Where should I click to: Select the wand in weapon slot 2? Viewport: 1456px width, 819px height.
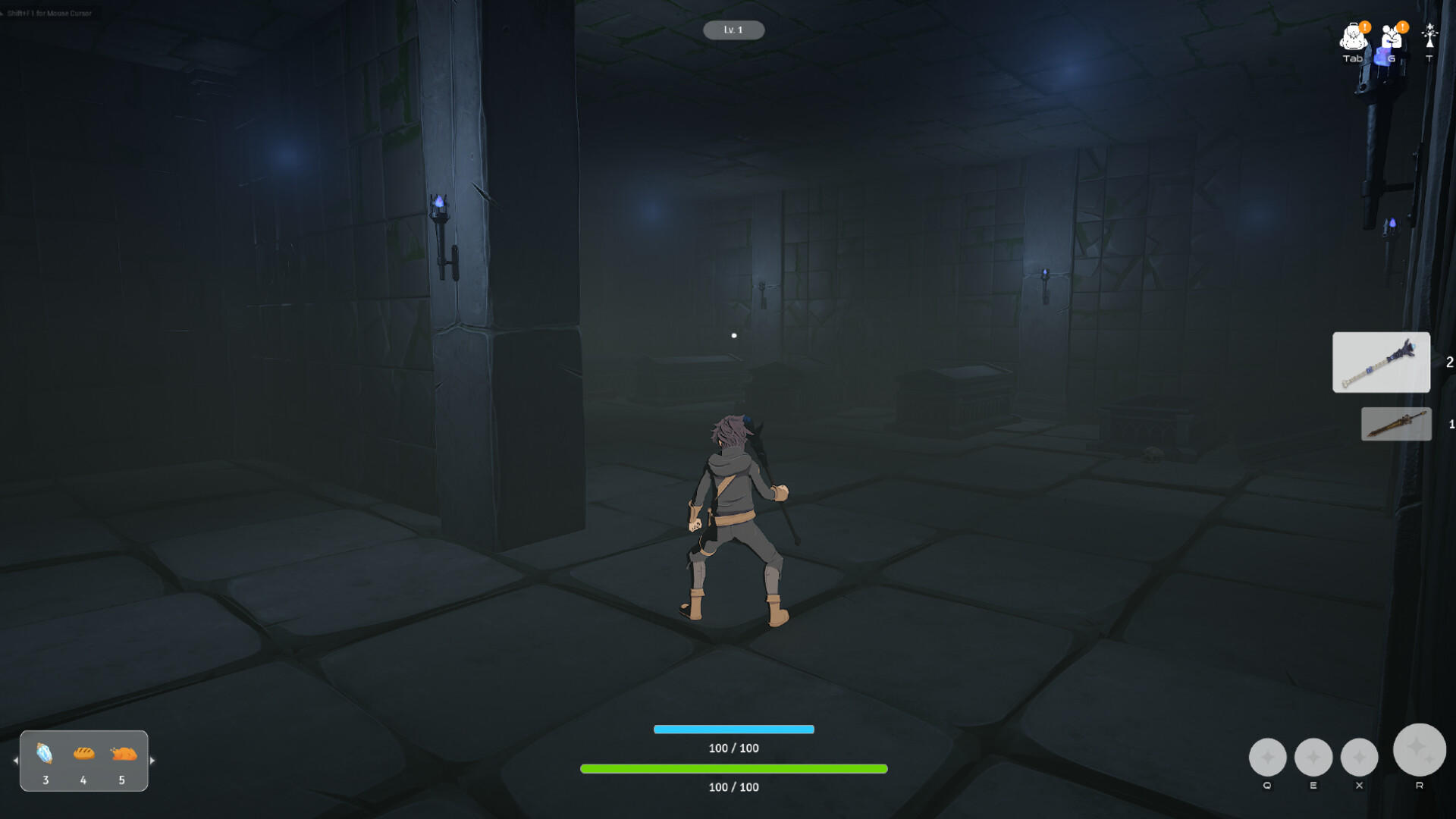coord(1381,362)
